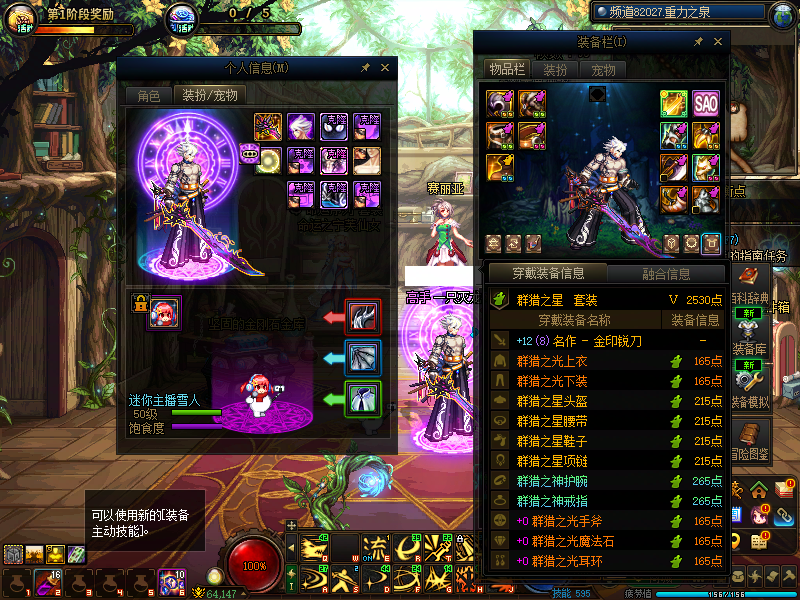Pin the 装备栏 window with pushpin
Image resolution: width=800 pixels, height=600 pixels.
698,42
